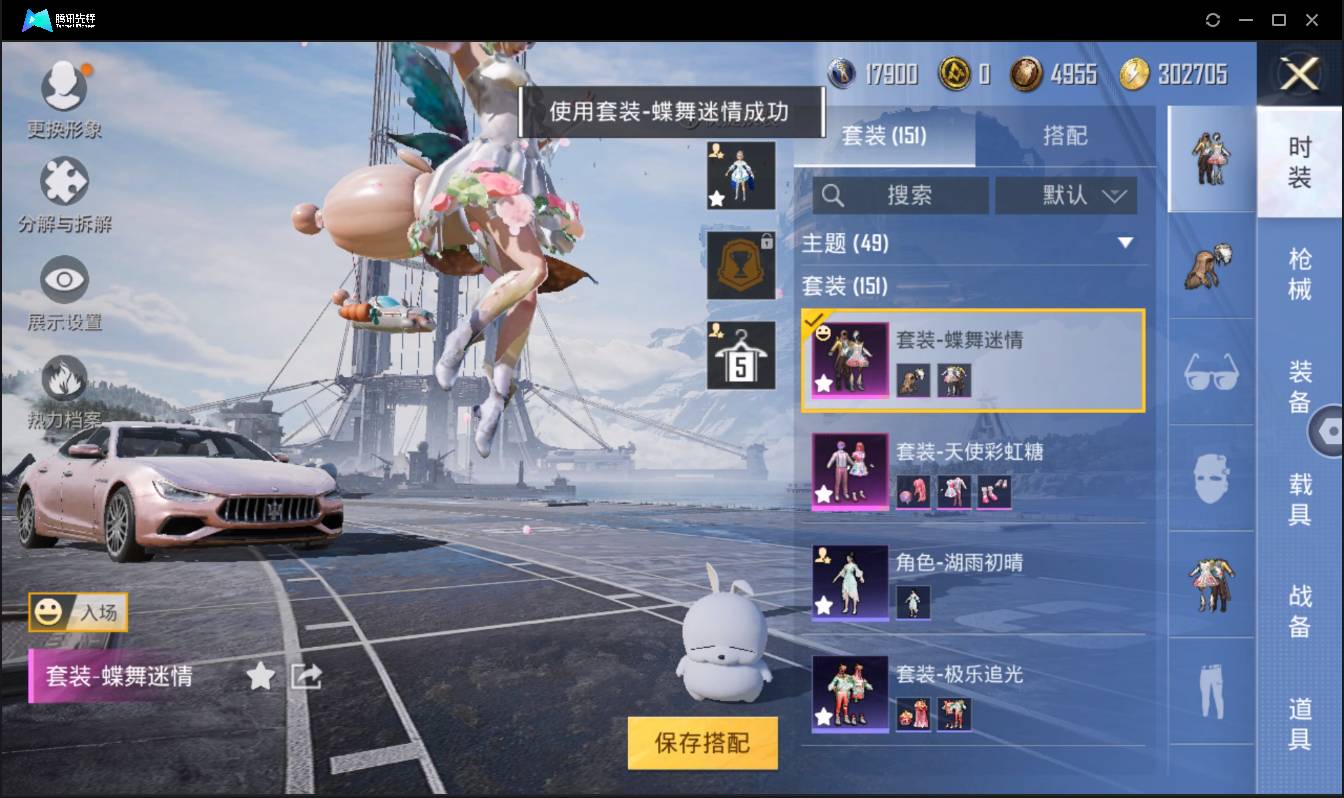Collapse the 主题 (49) section
This screenshot has height=798, width=1344.
click(x=1127, y=242)
